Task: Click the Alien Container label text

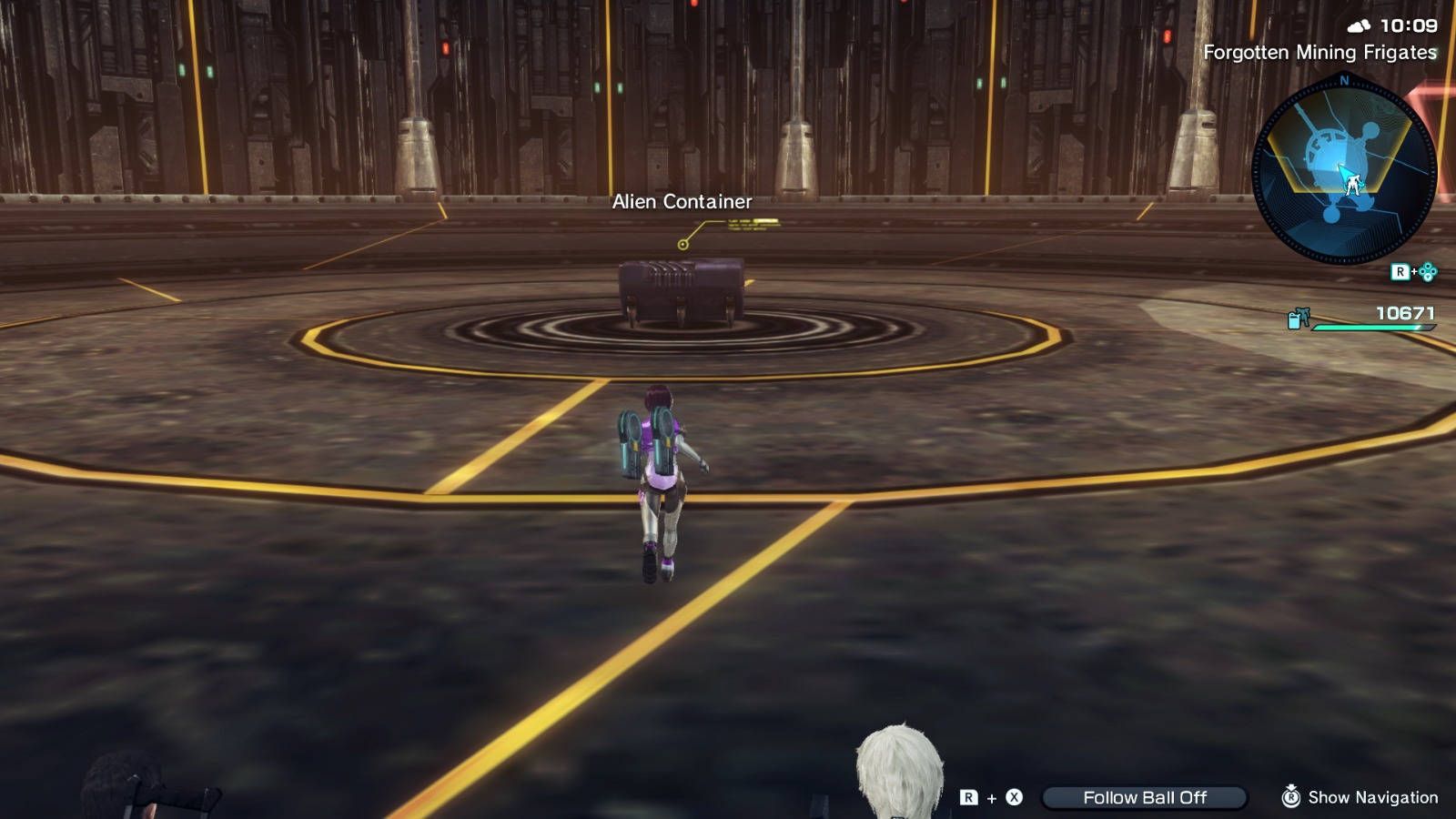Action: [x=682, y=201]
